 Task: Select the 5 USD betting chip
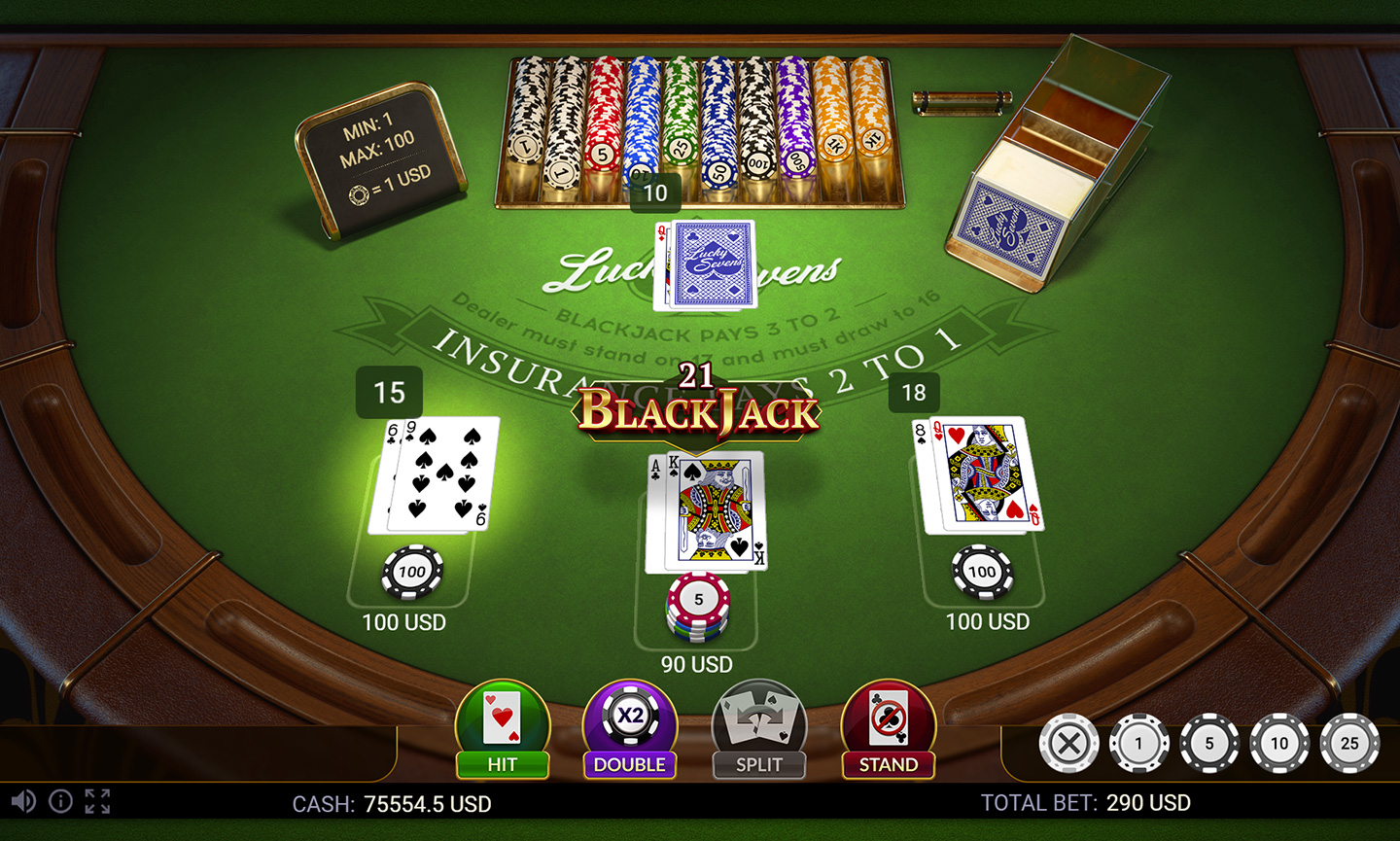(1209, 743)
